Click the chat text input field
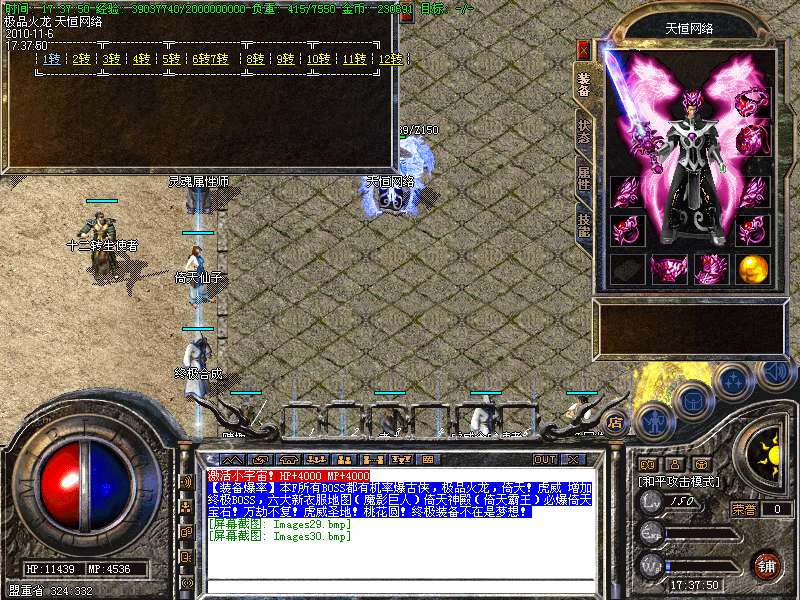The width and height of the screenshot is (800, 600). pyautogui.click(x=400, y=586)
